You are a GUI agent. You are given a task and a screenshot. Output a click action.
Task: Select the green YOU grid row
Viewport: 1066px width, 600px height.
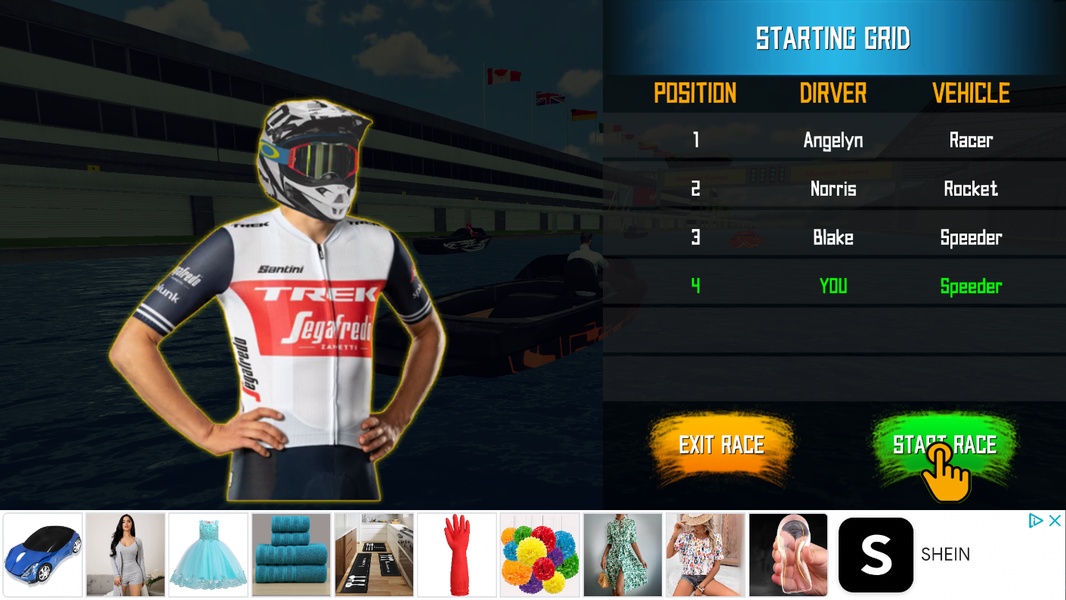click(x=833, y=286)
